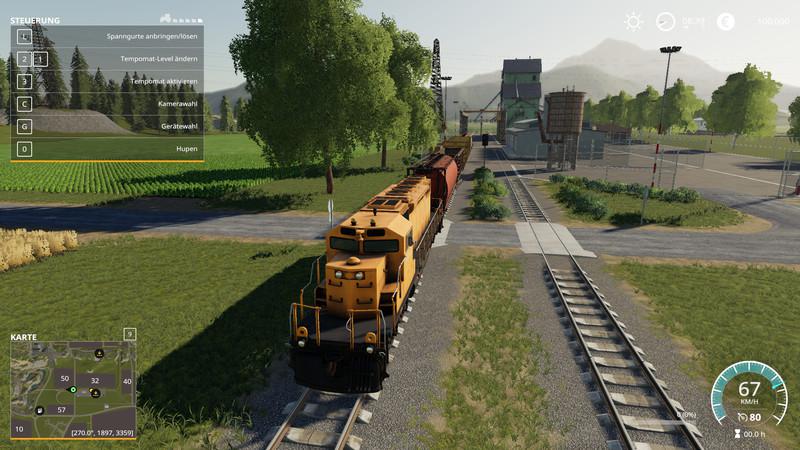800x450 pixels.
Task: Click the euro money icon
Action: coord(725,21)
